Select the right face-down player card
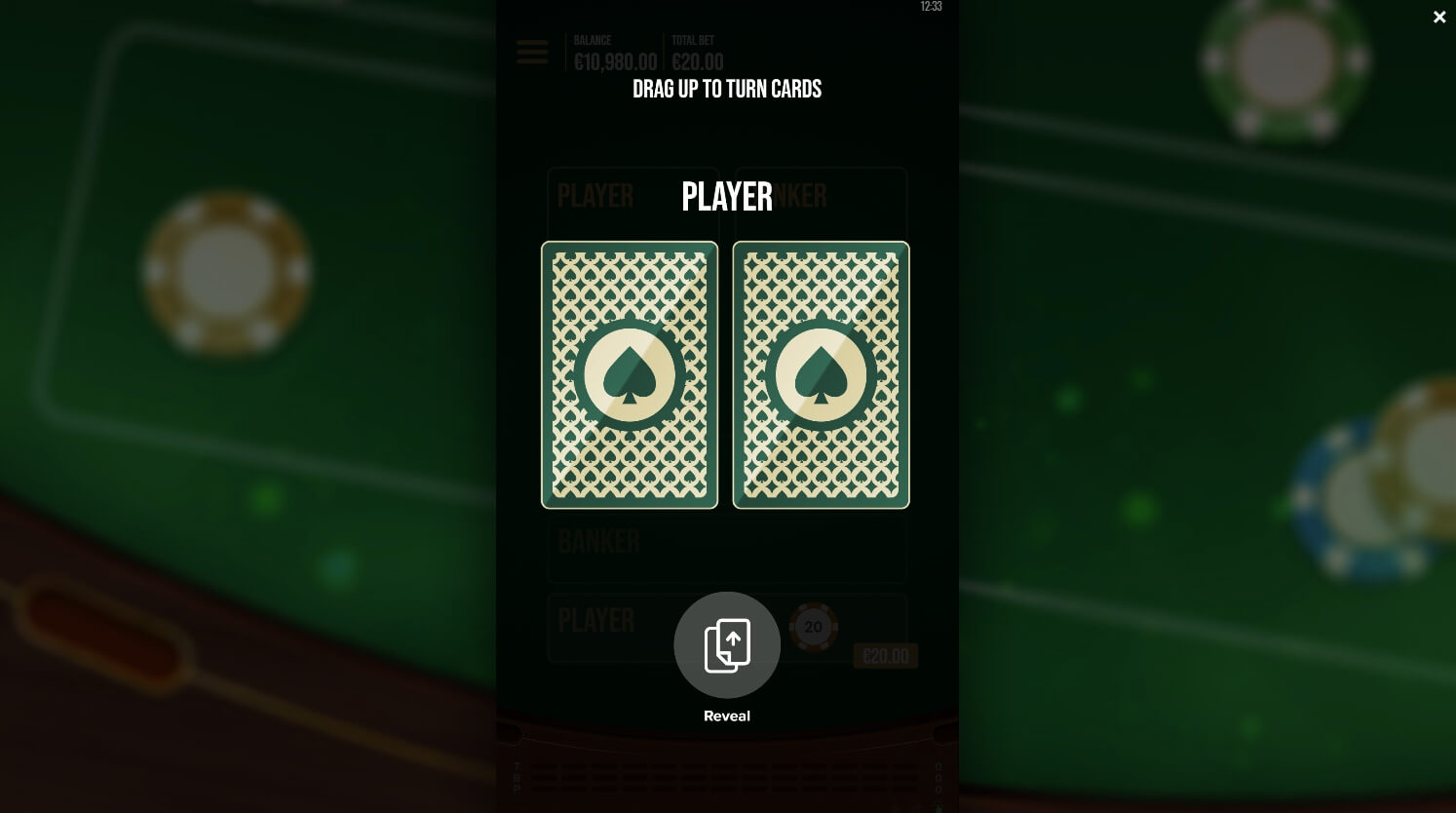Viewport: 1456px width, 813px height. coord(821,375)
